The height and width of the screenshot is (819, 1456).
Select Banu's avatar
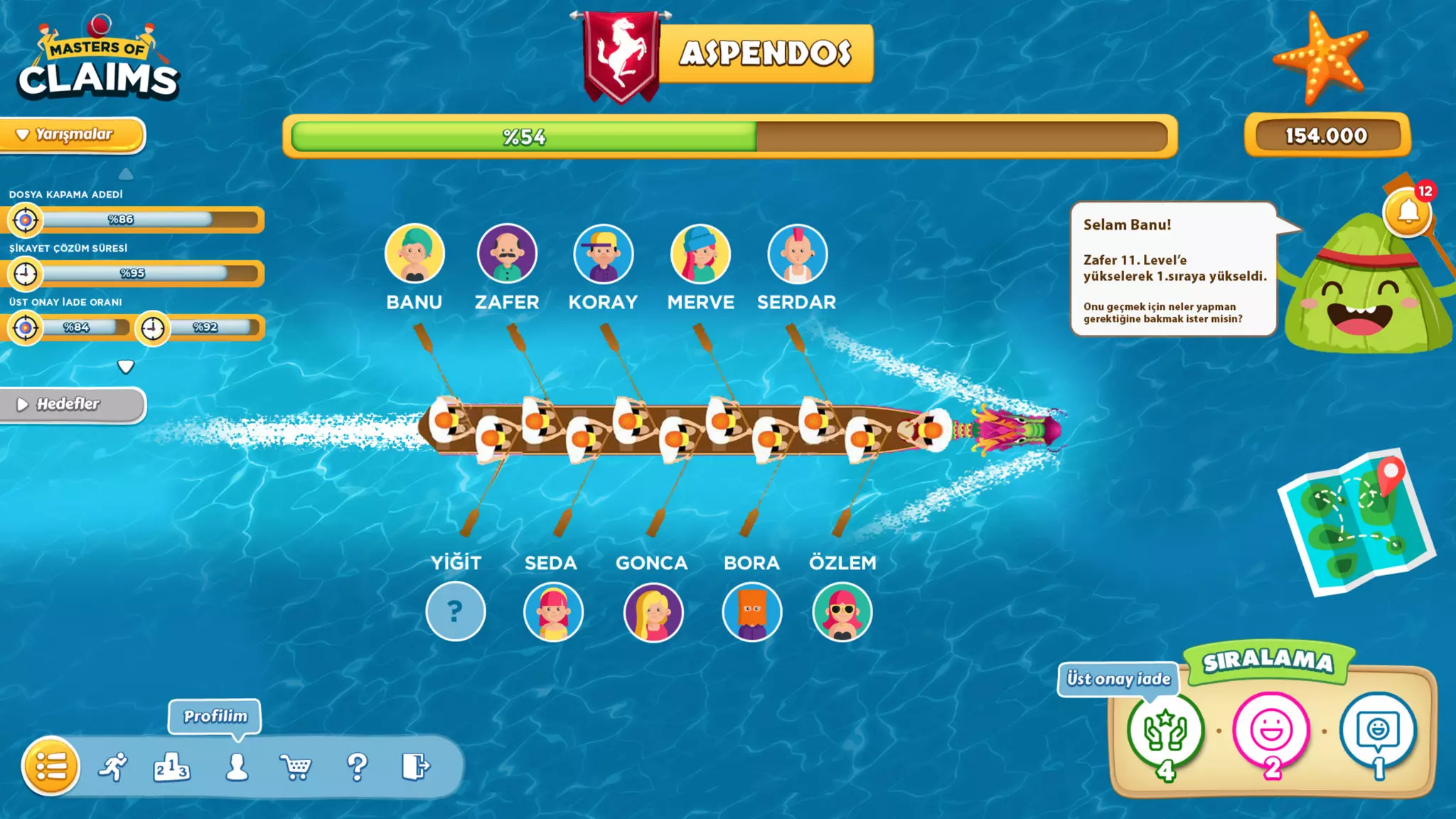pos(414,254)
